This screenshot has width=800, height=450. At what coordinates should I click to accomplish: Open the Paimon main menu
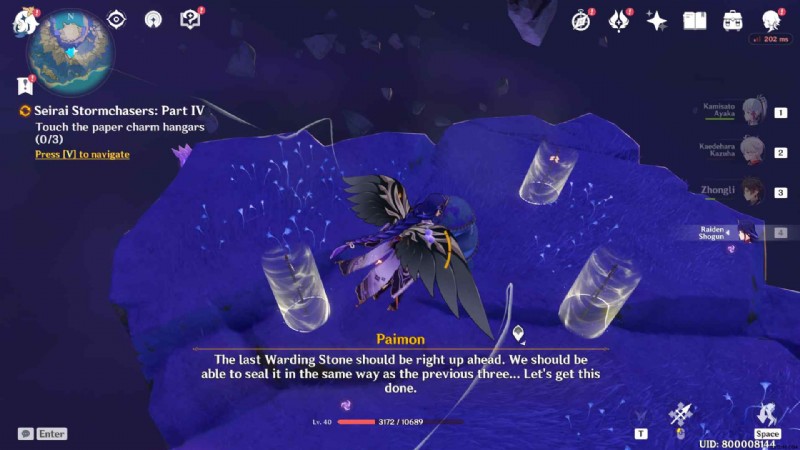(x=23, y=20)
